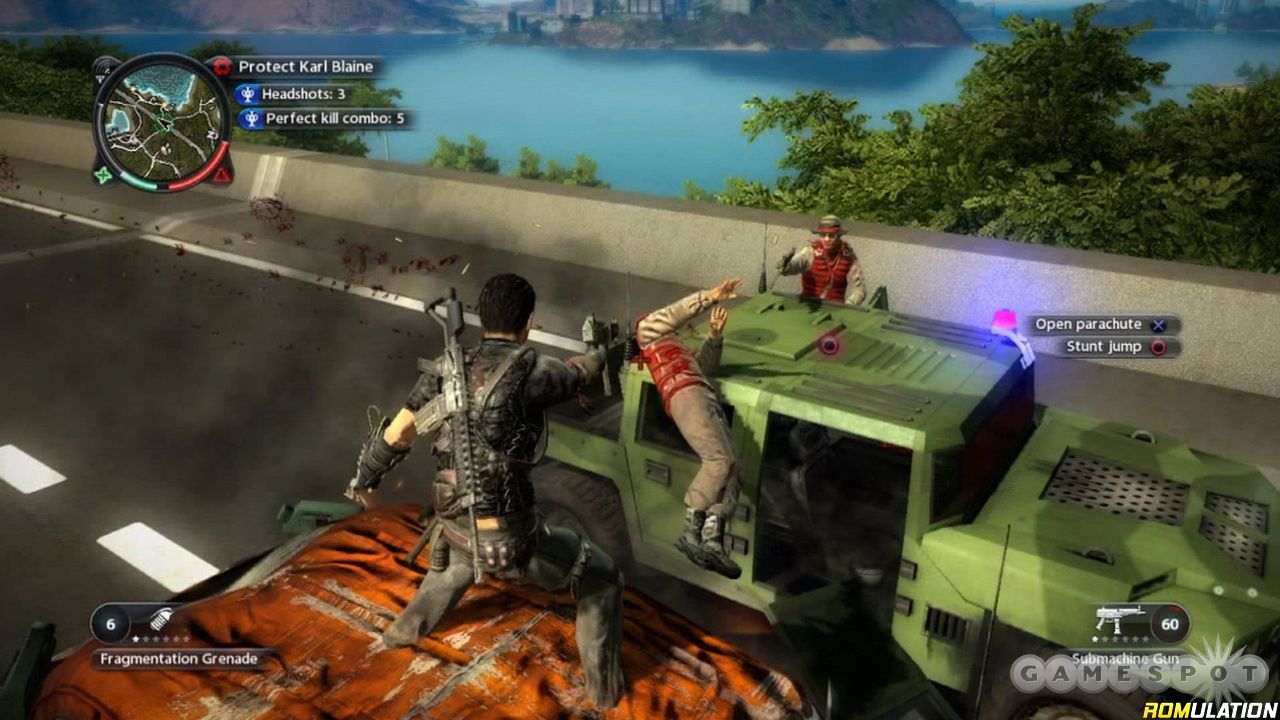Click the GameSpot watermark logo
Screen dimensions: 1280x720
click(x=1140, y=672)
